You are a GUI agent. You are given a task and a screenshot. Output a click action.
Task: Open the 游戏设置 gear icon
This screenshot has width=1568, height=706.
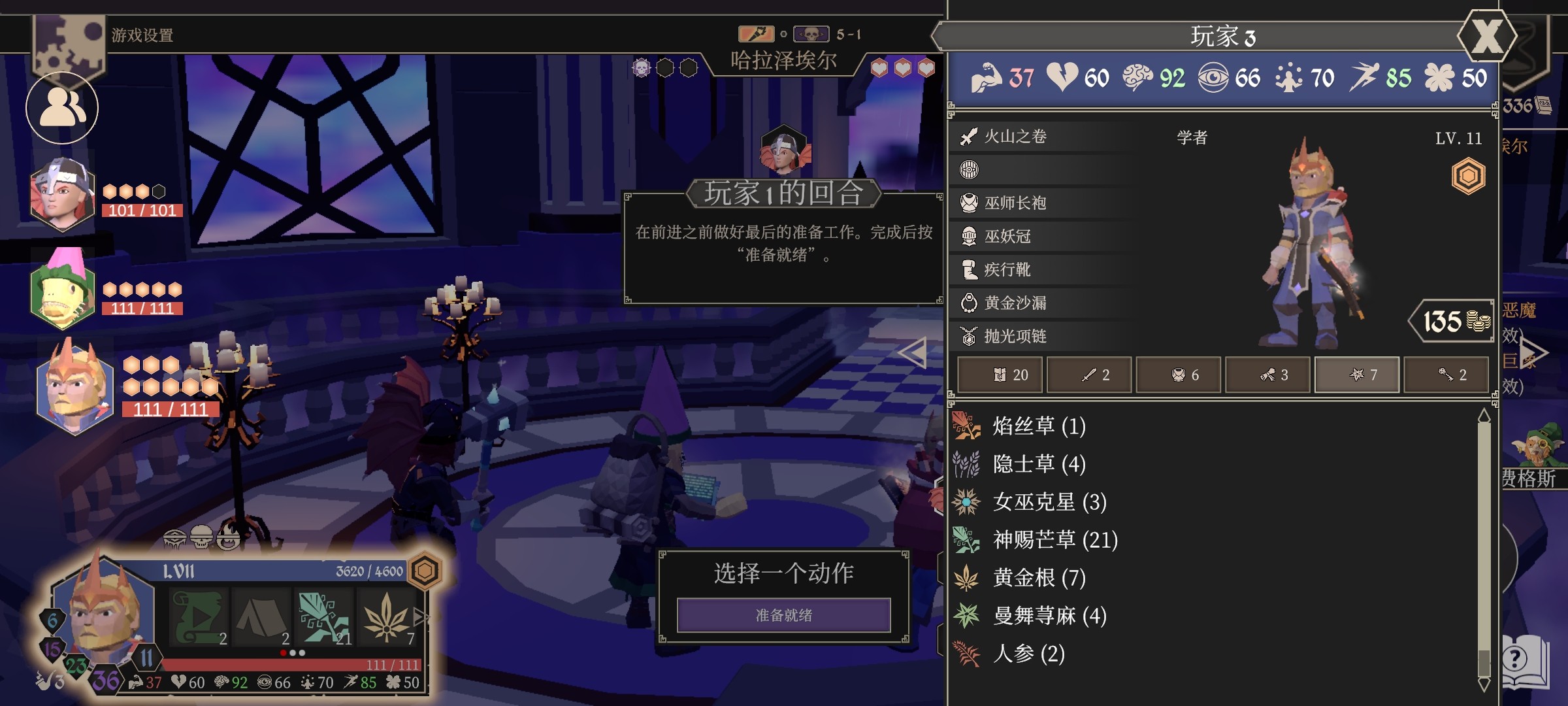(67, 39)
